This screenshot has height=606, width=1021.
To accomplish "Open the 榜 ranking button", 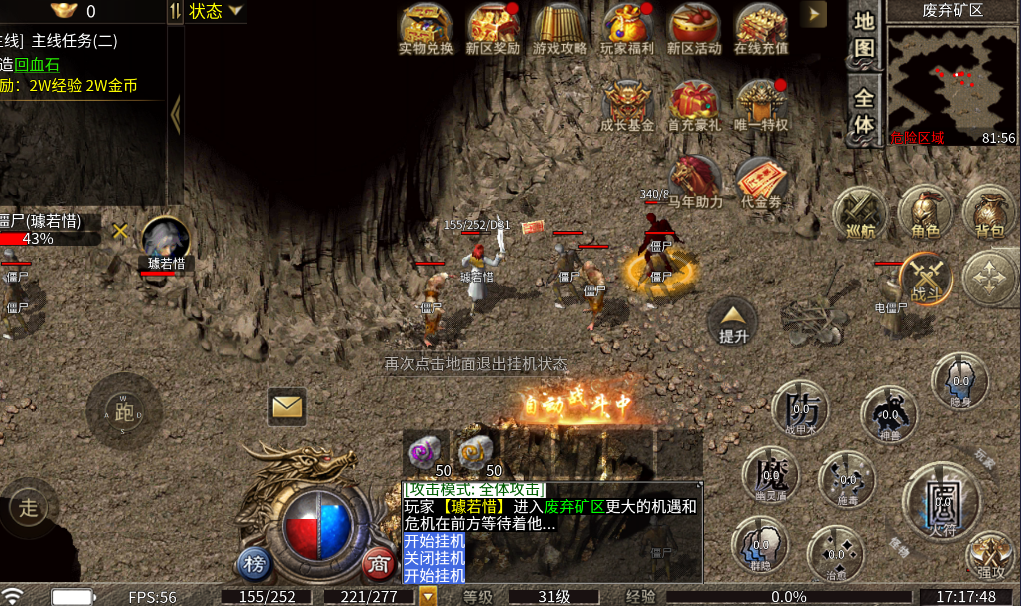I will coord(254,563).
